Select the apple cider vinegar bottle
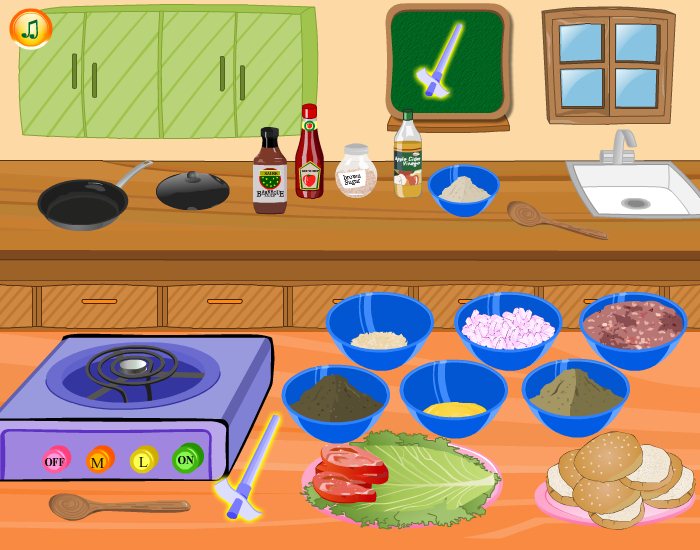700x550 pixels. tap(407, 157)
